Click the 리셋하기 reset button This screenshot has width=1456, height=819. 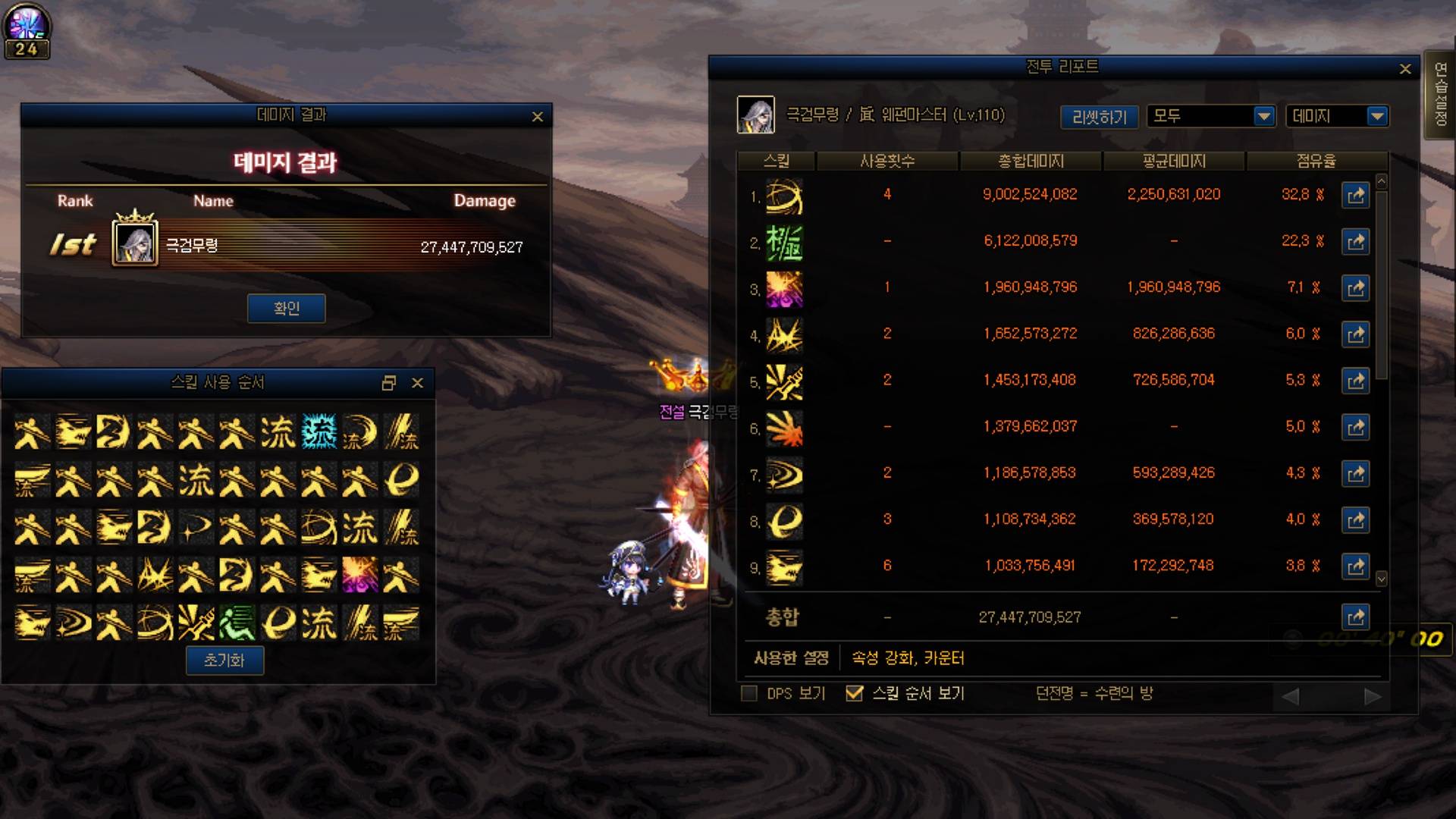pos(1099,117)
